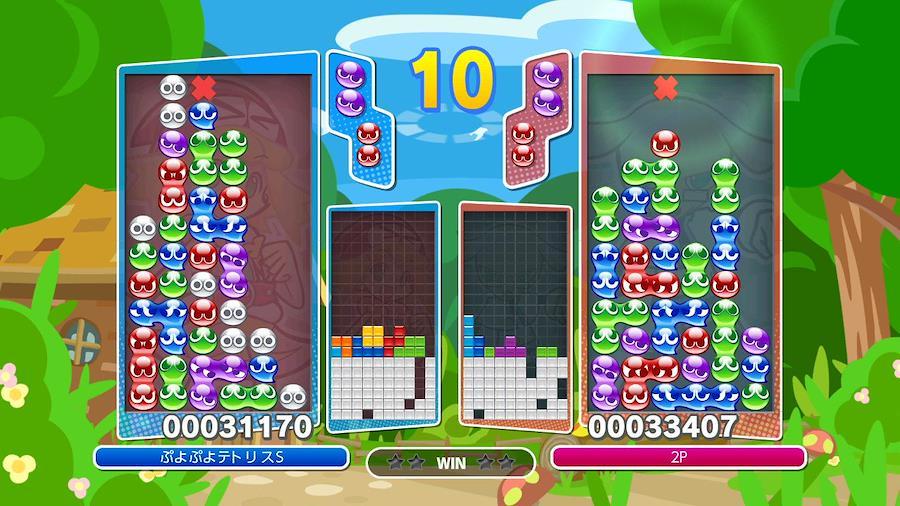Choose the blue-framed Tetris mini board
900x506 pixels.
pos(384,315)
